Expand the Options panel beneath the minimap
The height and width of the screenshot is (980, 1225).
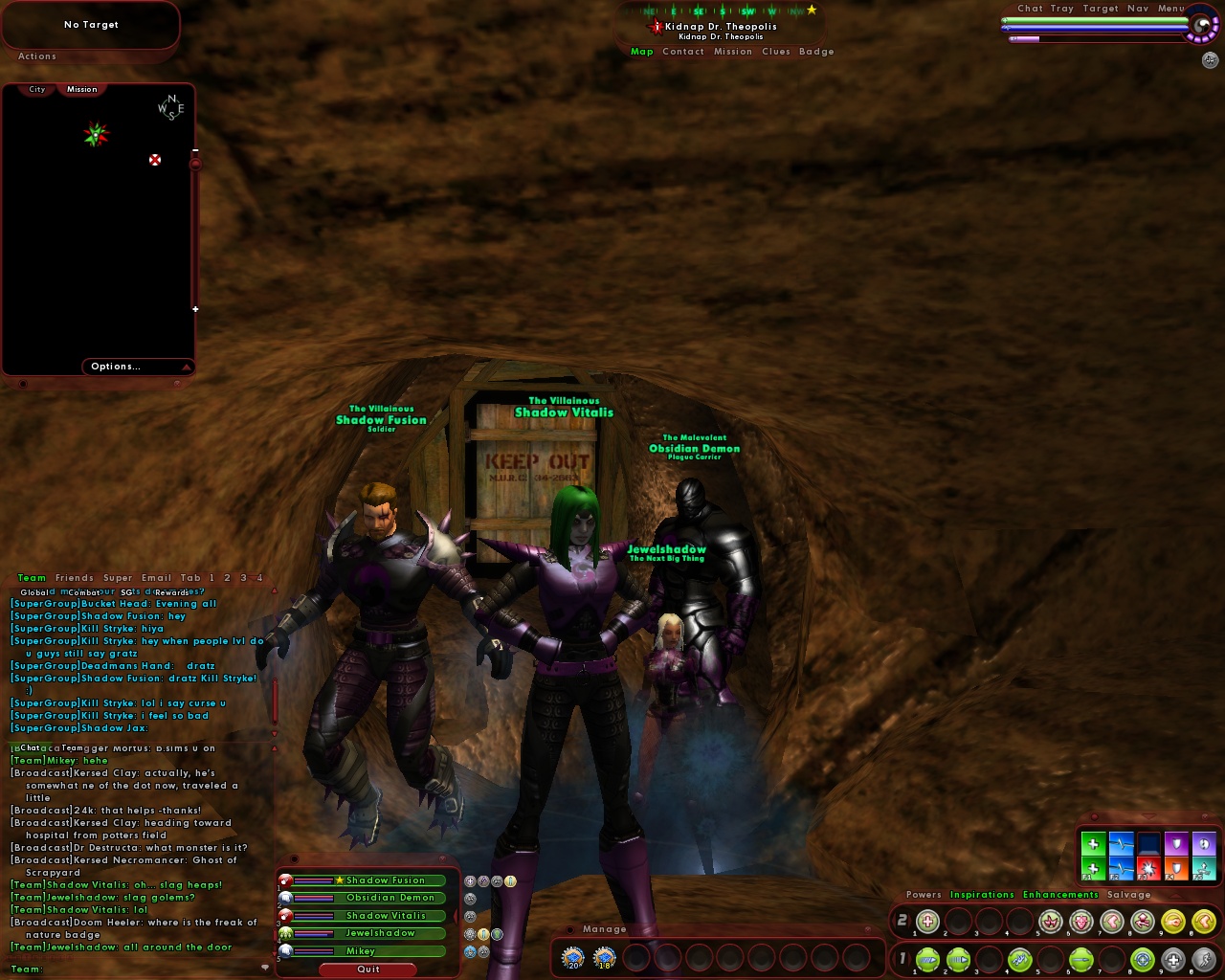[x=116, y=367]
